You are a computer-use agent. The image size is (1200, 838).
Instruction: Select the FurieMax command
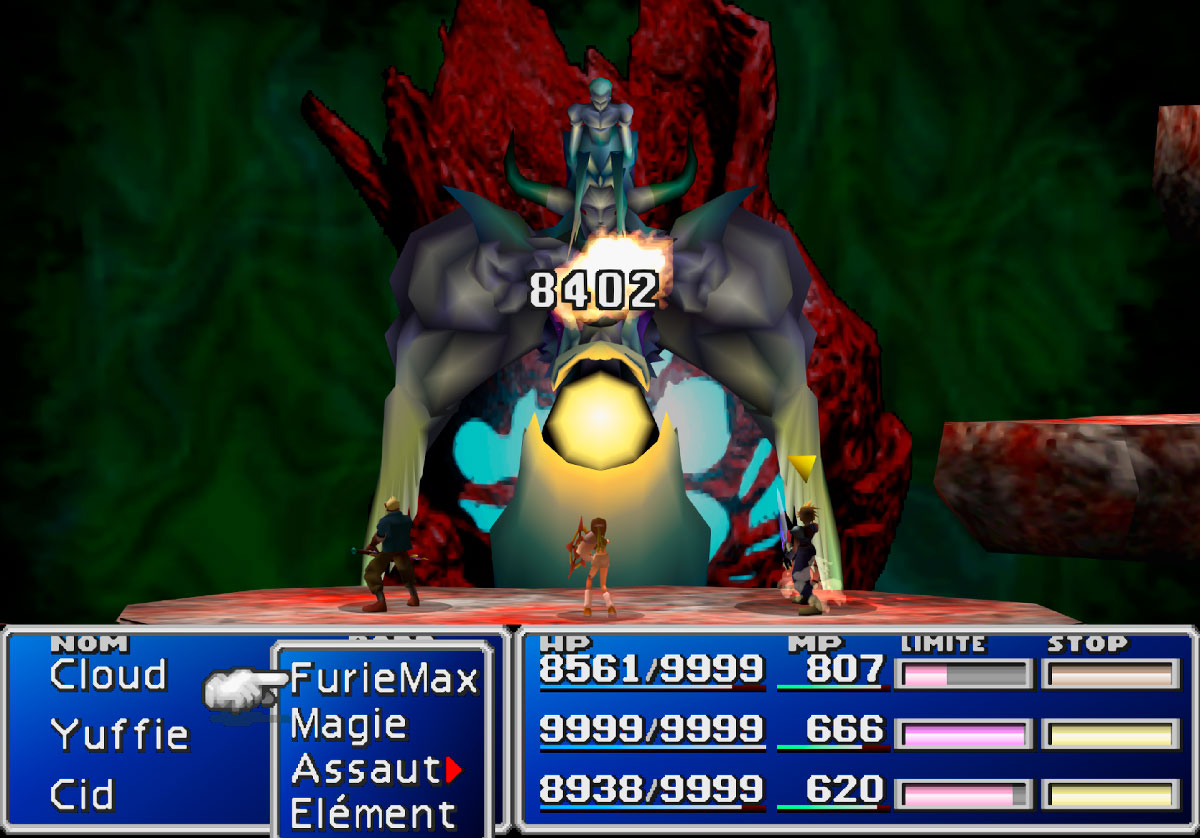point(384,680)
